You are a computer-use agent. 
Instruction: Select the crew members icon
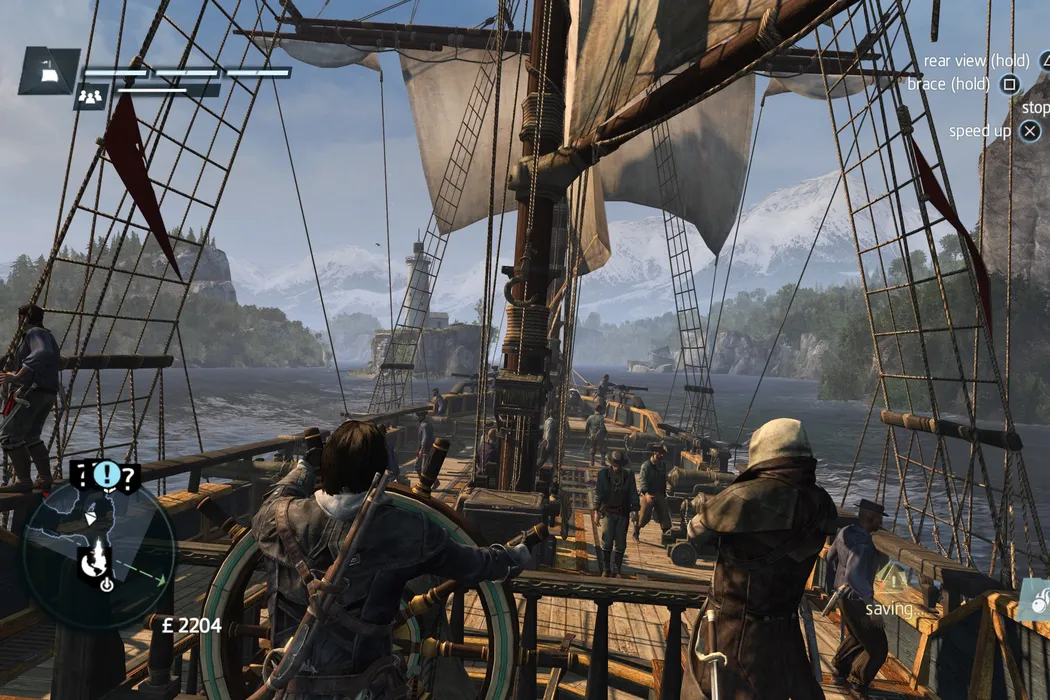click(91, 96)
